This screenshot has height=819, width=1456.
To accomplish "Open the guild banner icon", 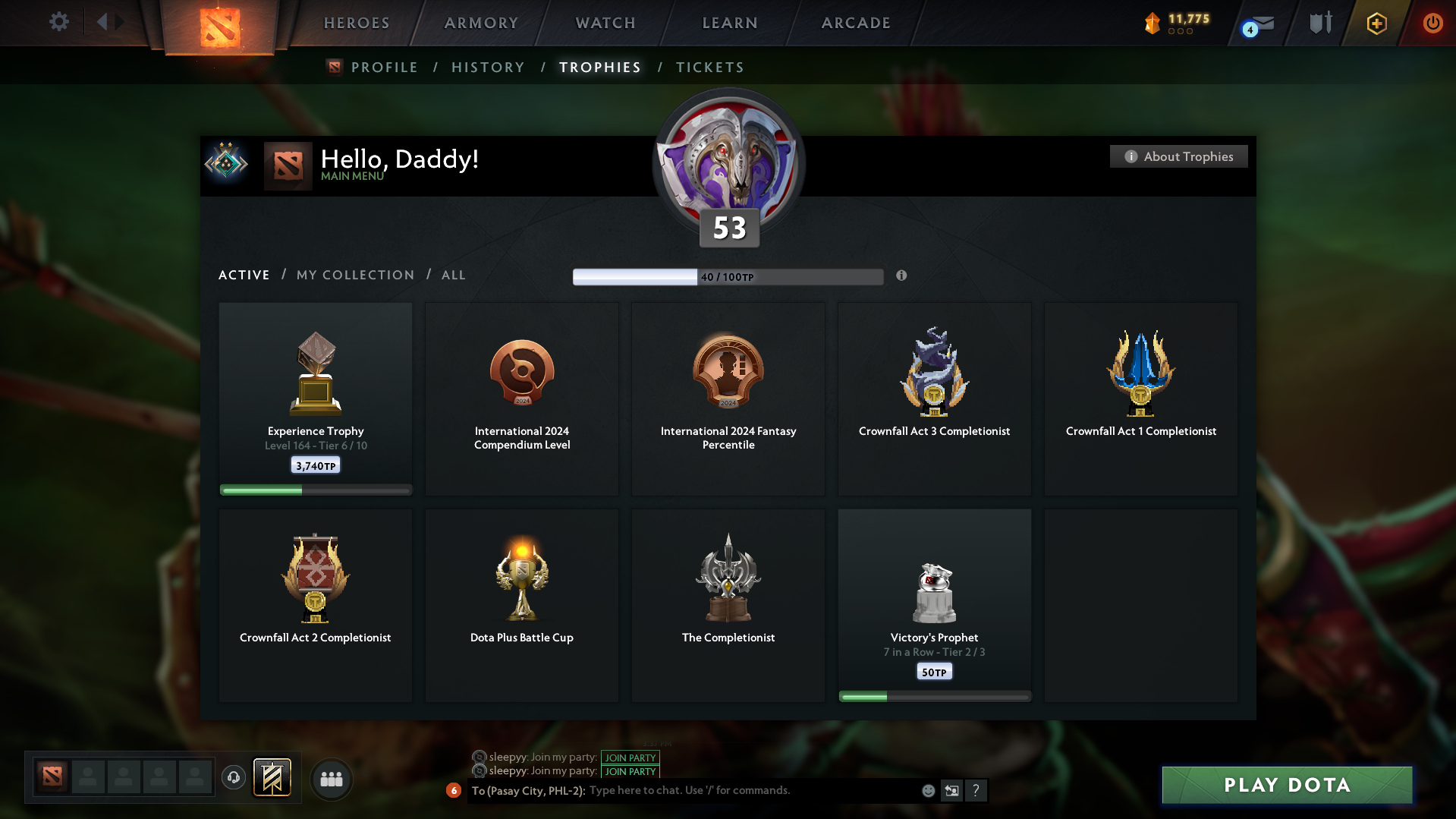I will (273, 778).
